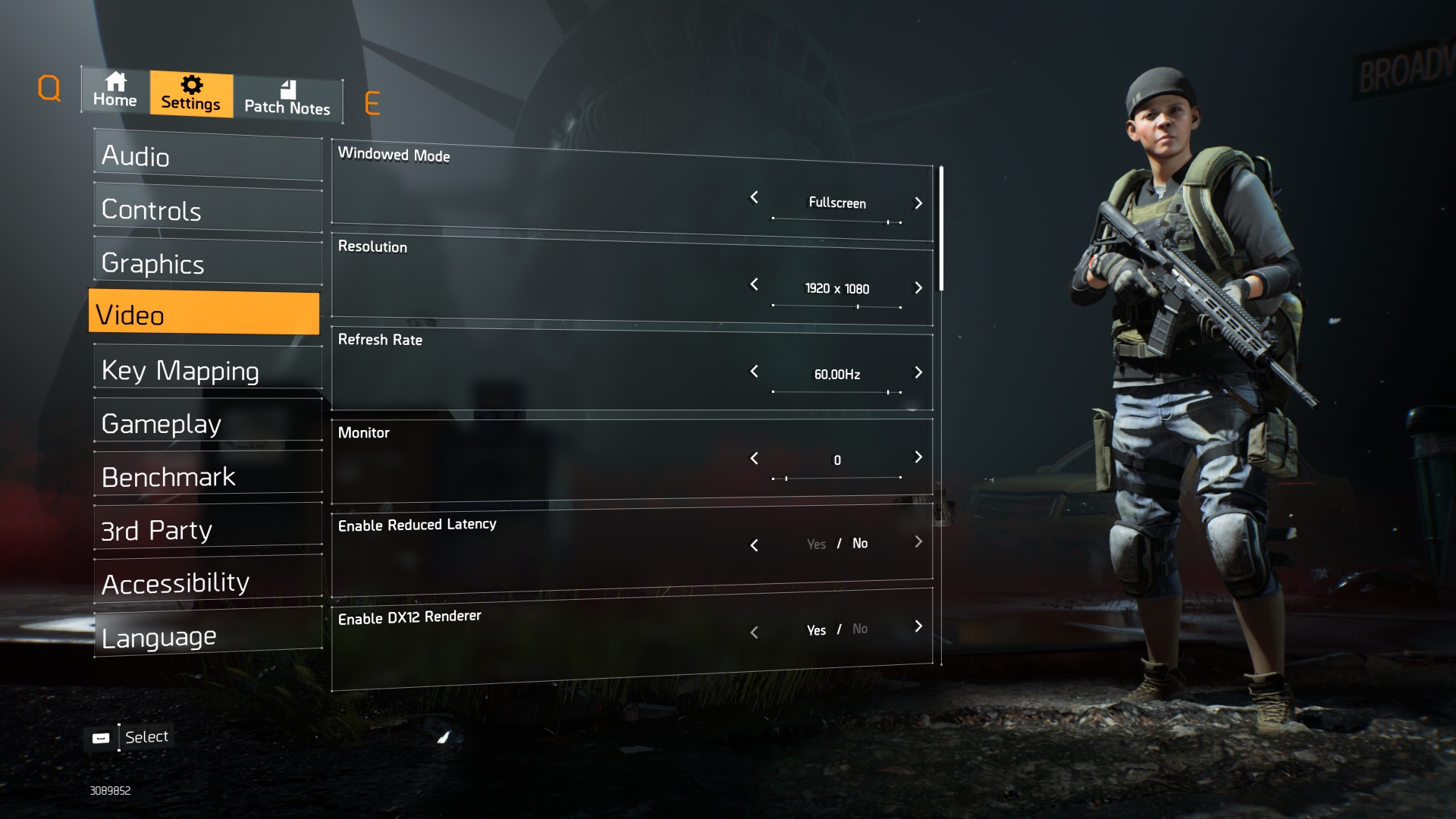This screenshot has width=1456, height=819.
Task: Open the Benchmark section
Action: 208,476
